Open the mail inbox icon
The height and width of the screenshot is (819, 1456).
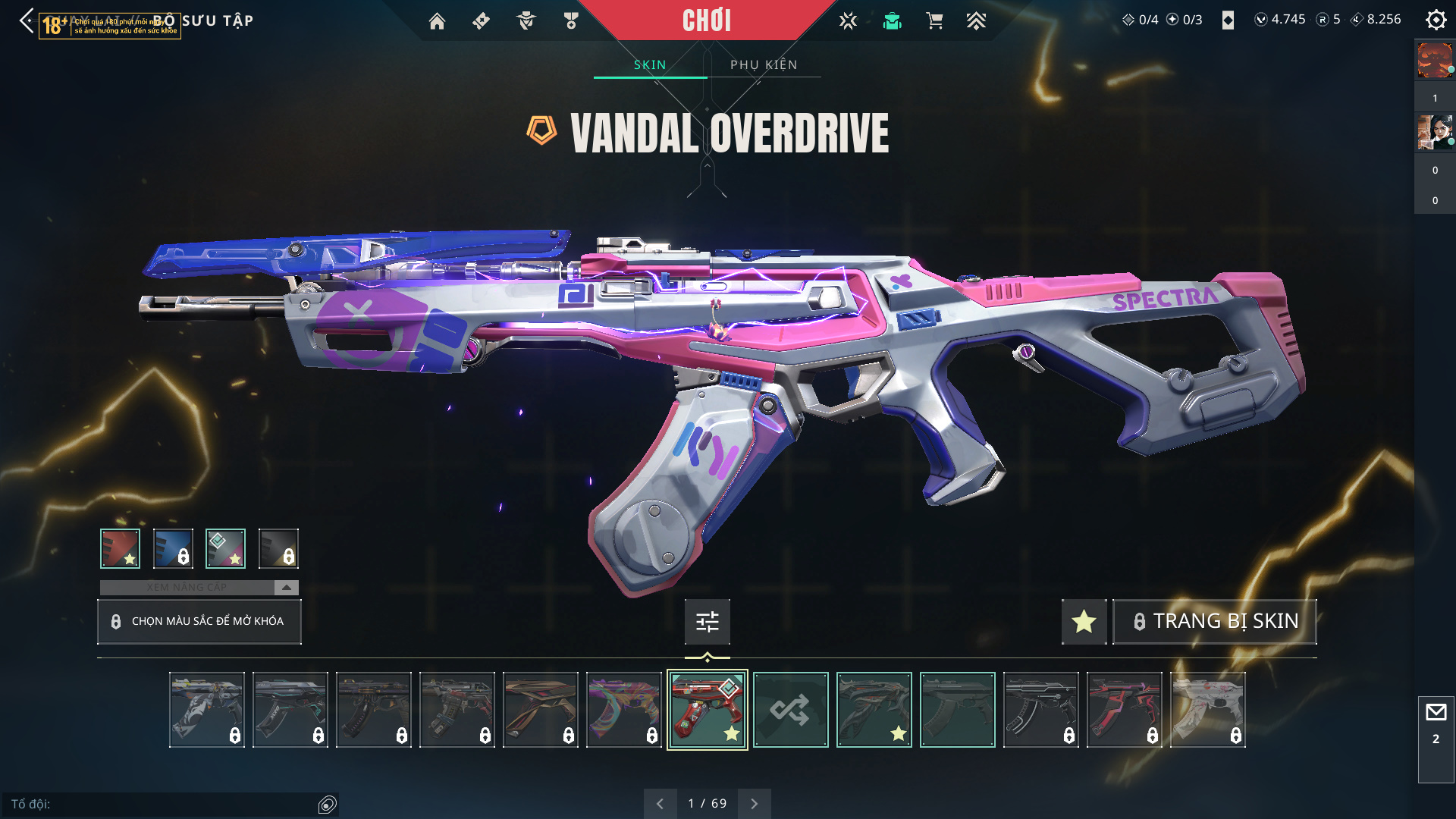1436,713
